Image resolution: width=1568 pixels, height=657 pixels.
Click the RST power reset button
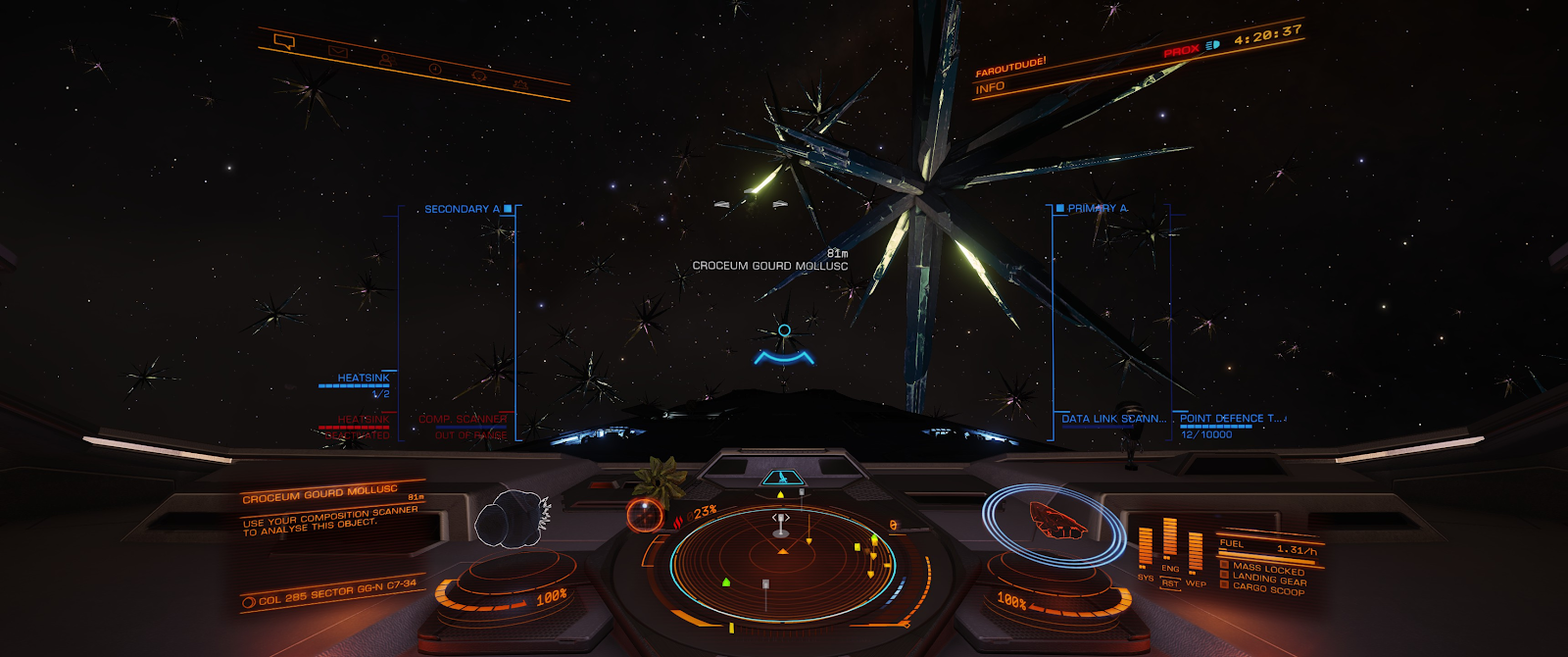pyautogui.click(x=1169, y=582)
